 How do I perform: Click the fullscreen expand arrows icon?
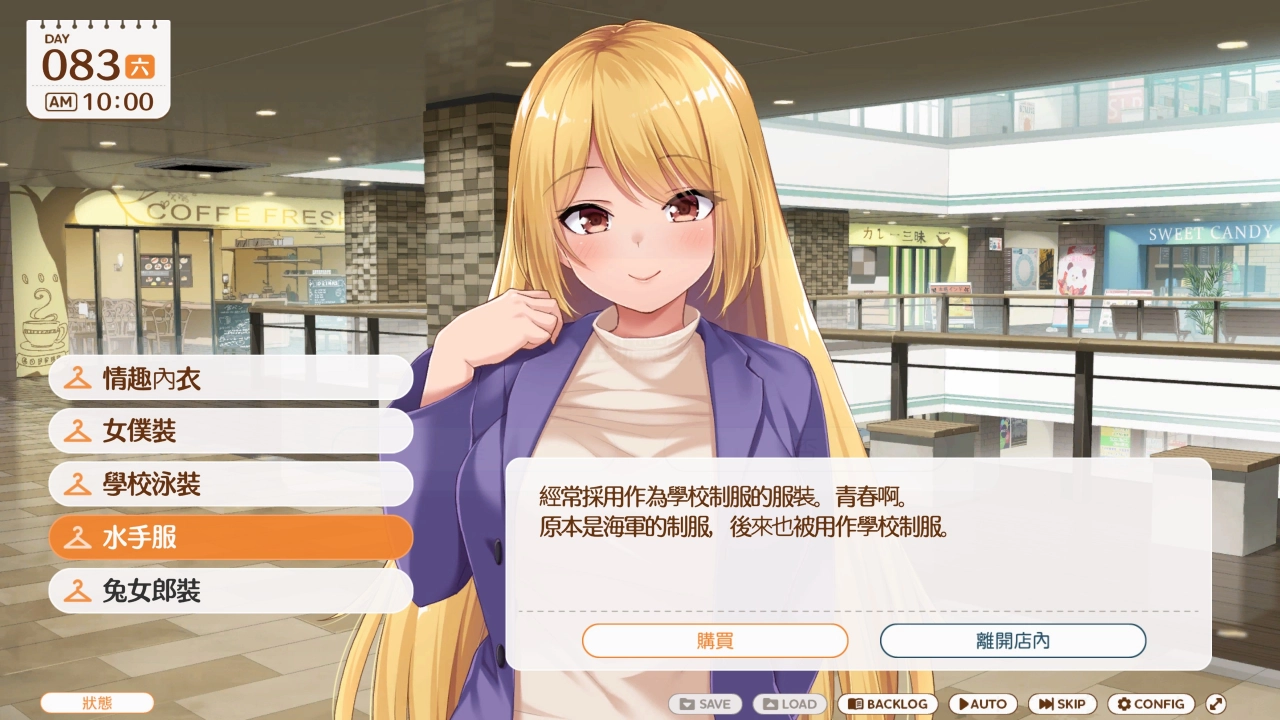(x=1218, y=704)
